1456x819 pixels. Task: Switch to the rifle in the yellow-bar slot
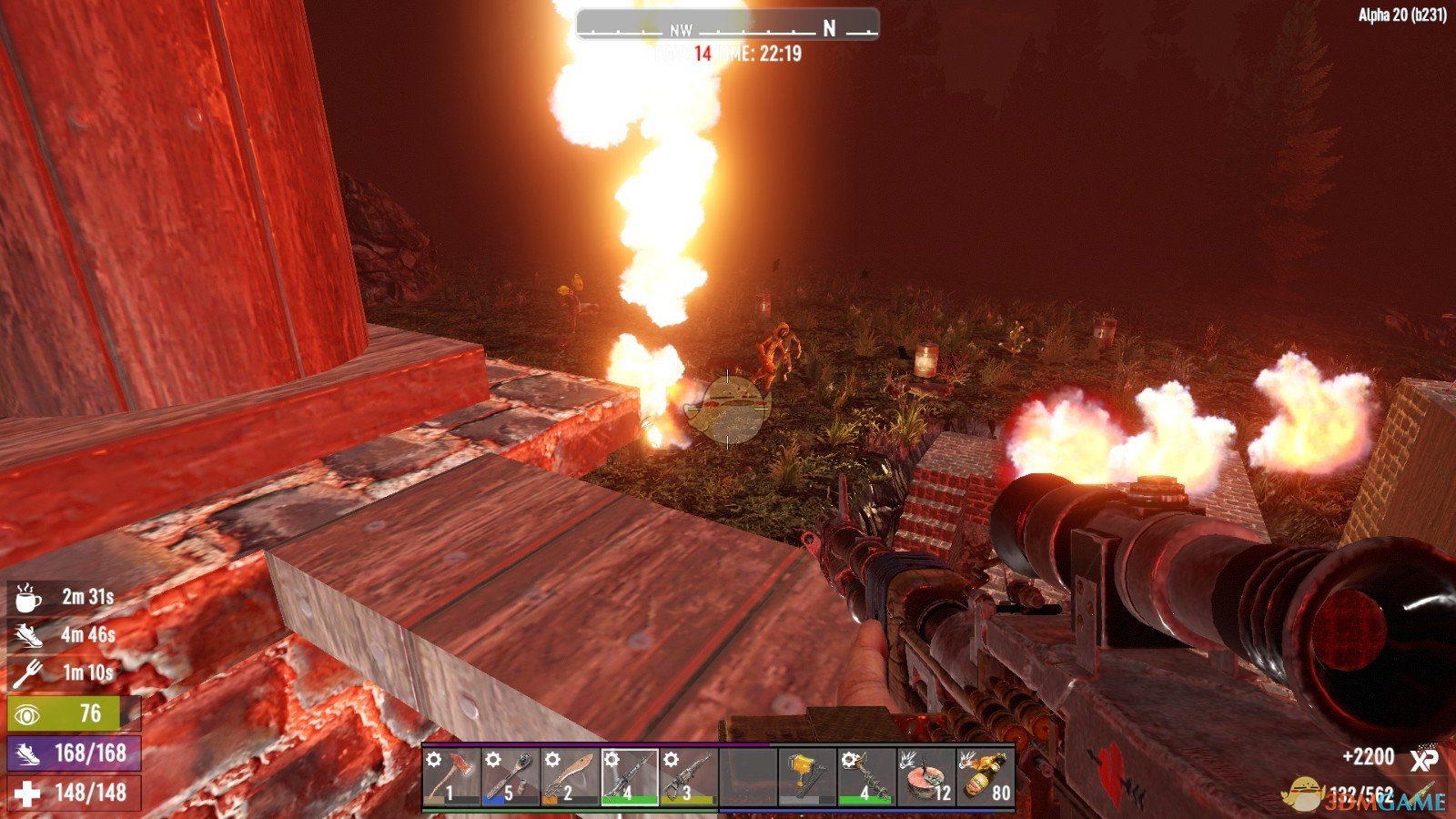pyautogui.click(x=688, y=776)
